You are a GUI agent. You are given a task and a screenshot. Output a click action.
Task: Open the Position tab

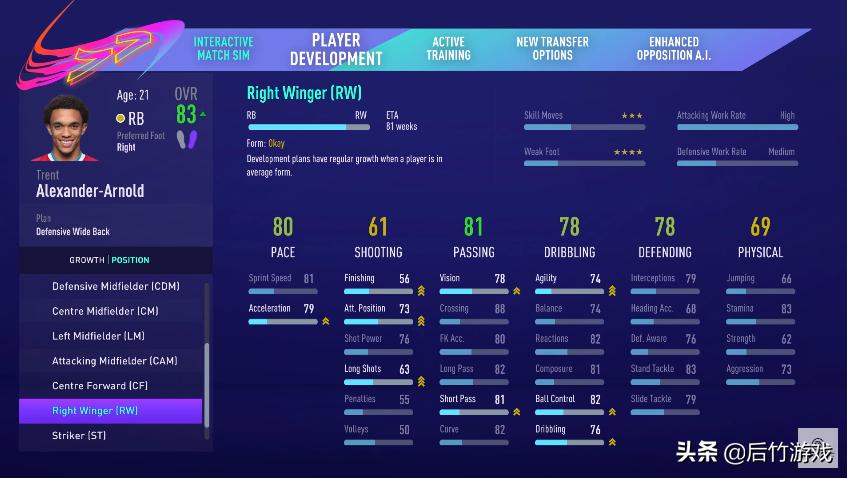[x=131, y=260]
